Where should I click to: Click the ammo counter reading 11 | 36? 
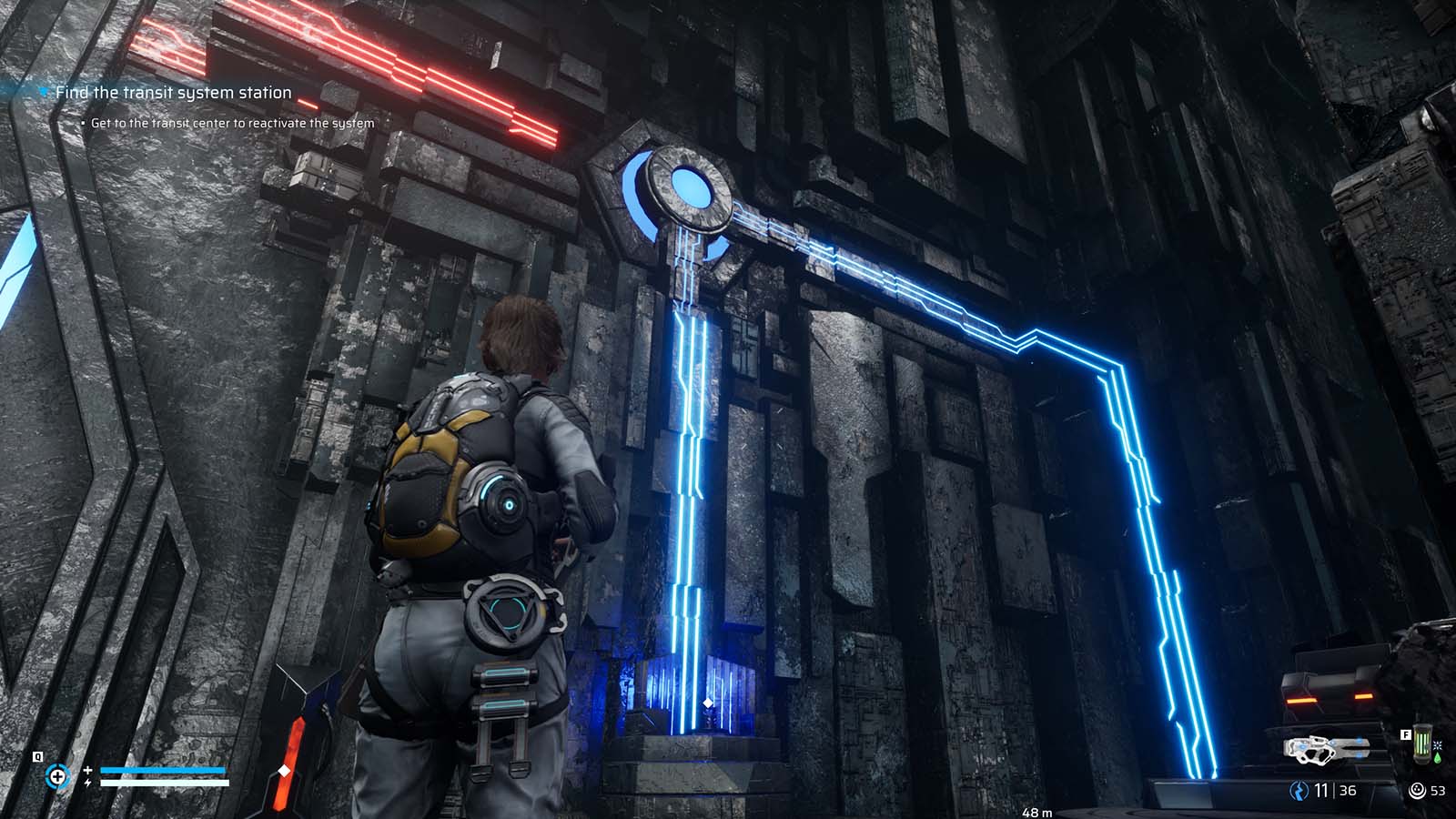click(1334, 791)
